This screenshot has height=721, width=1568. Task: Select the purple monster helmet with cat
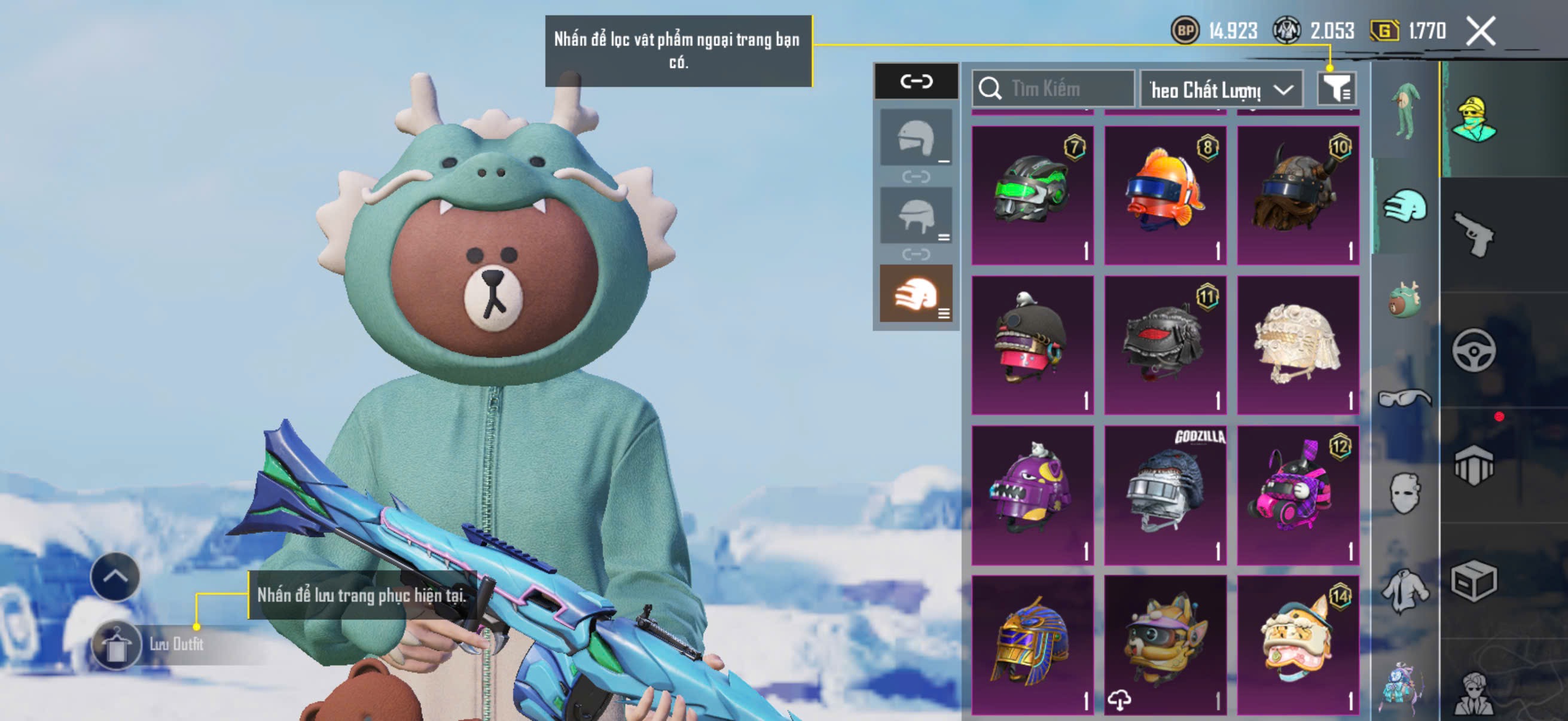pos(1032,494)
